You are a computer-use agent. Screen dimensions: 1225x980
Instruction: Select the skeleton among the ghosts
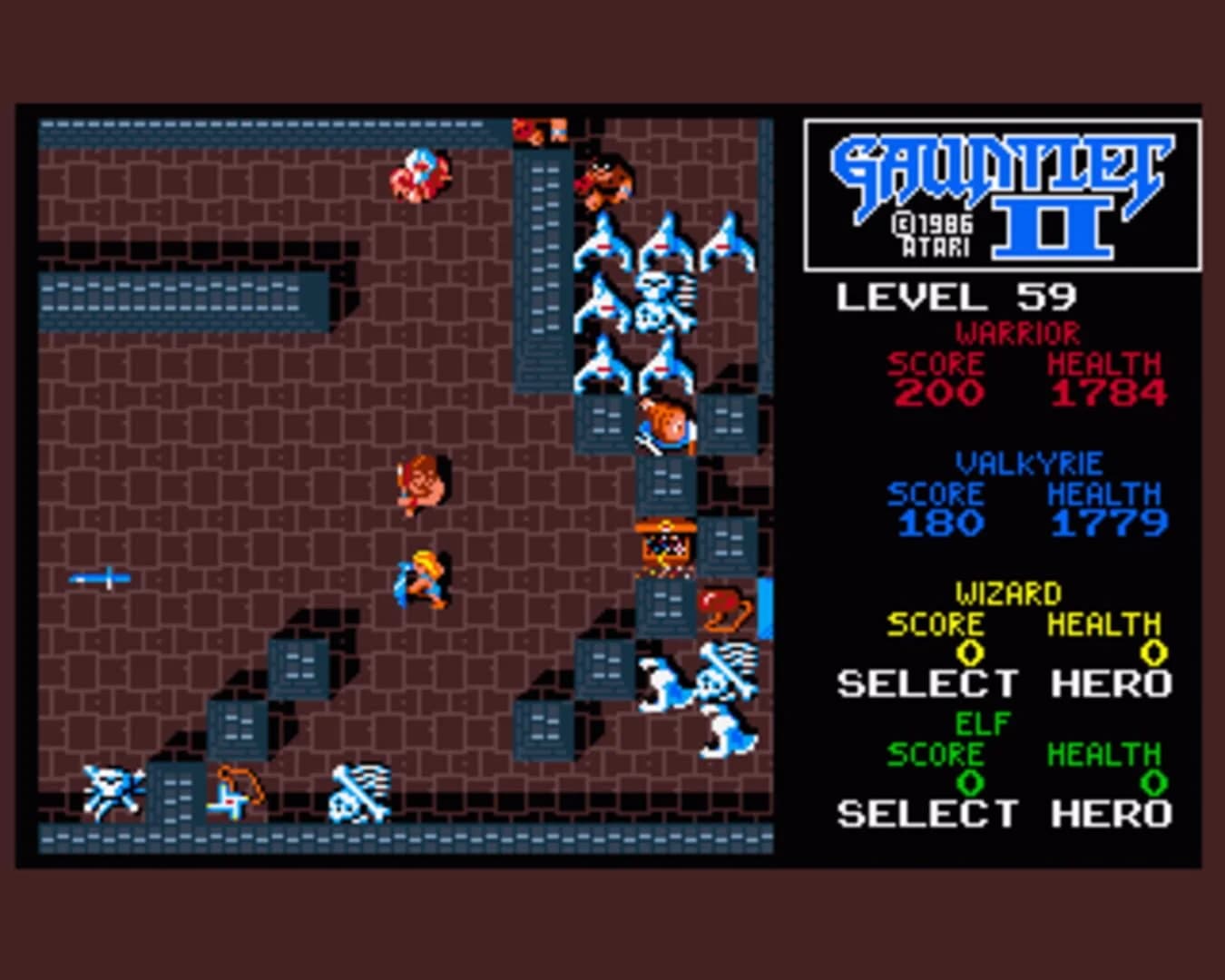pos(660,299)
